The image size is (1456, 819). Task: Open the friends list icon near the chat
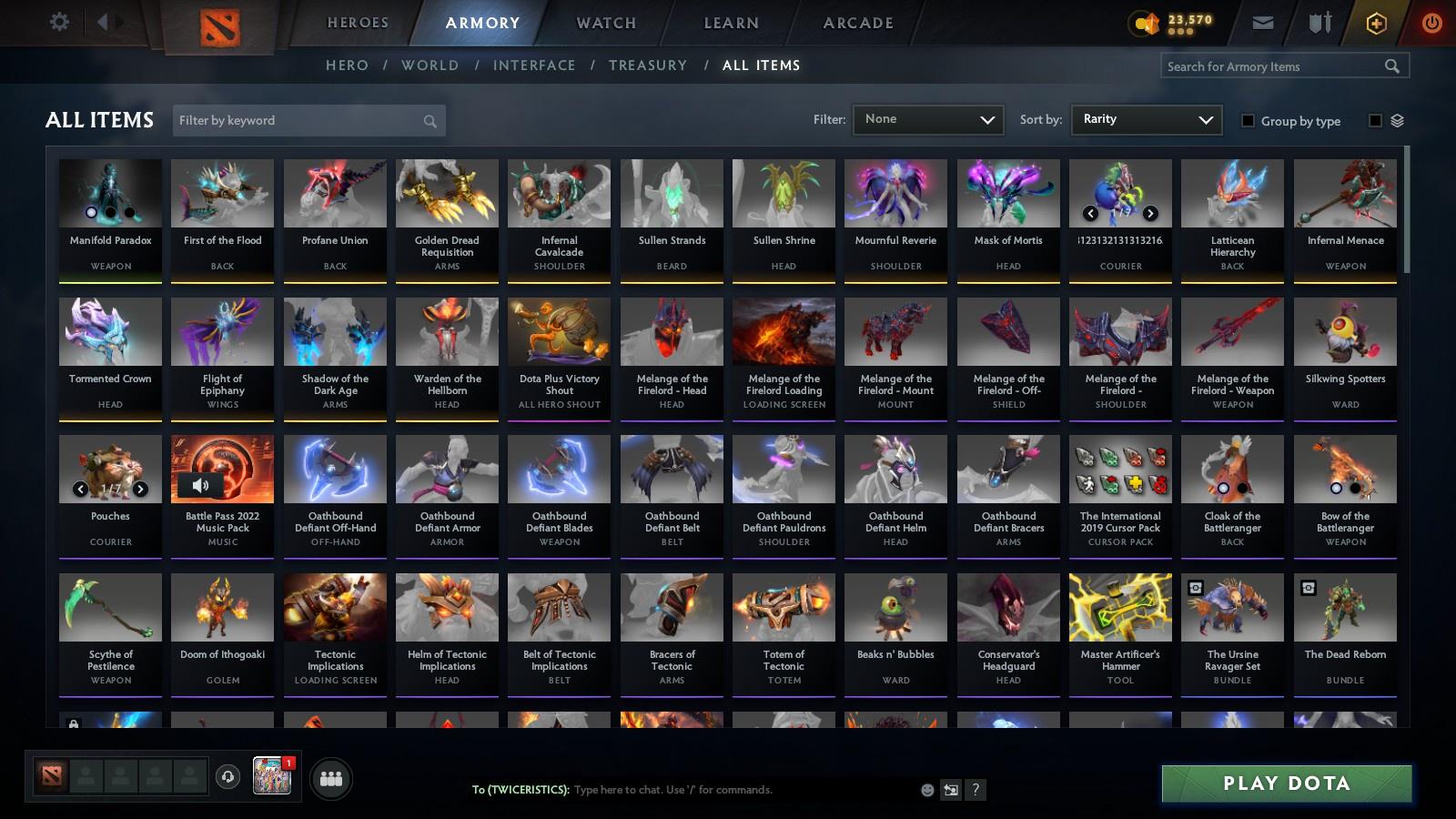331,778
